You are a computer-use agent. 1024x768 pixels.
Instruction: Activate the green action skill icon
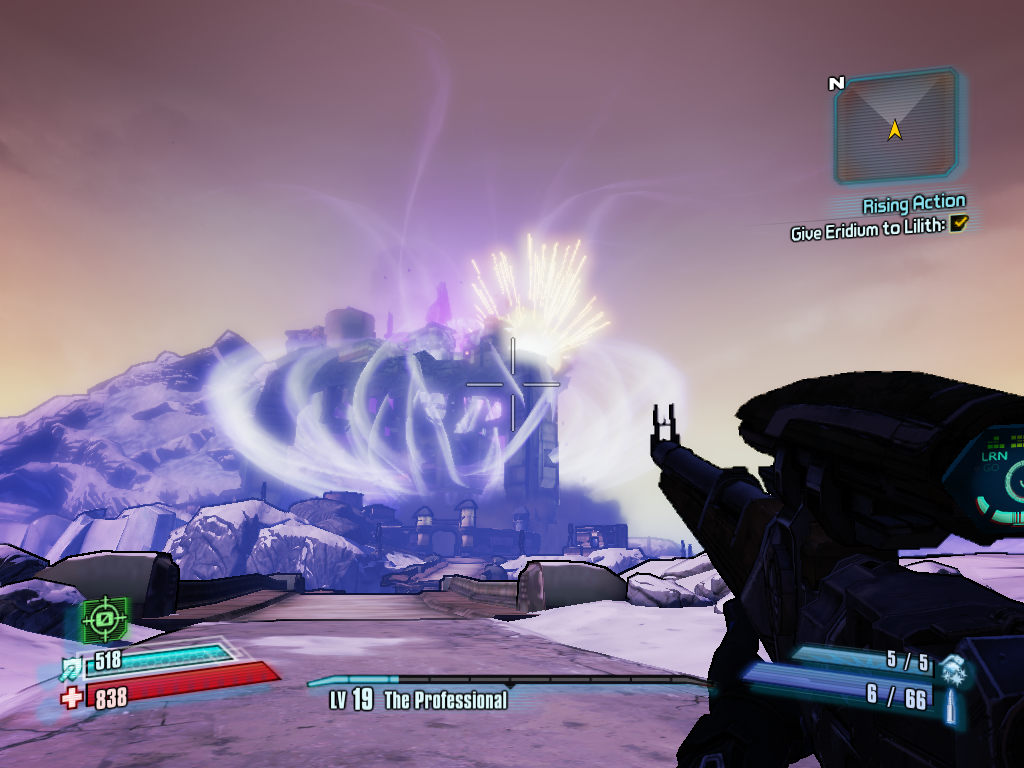[x=105, y=621]
